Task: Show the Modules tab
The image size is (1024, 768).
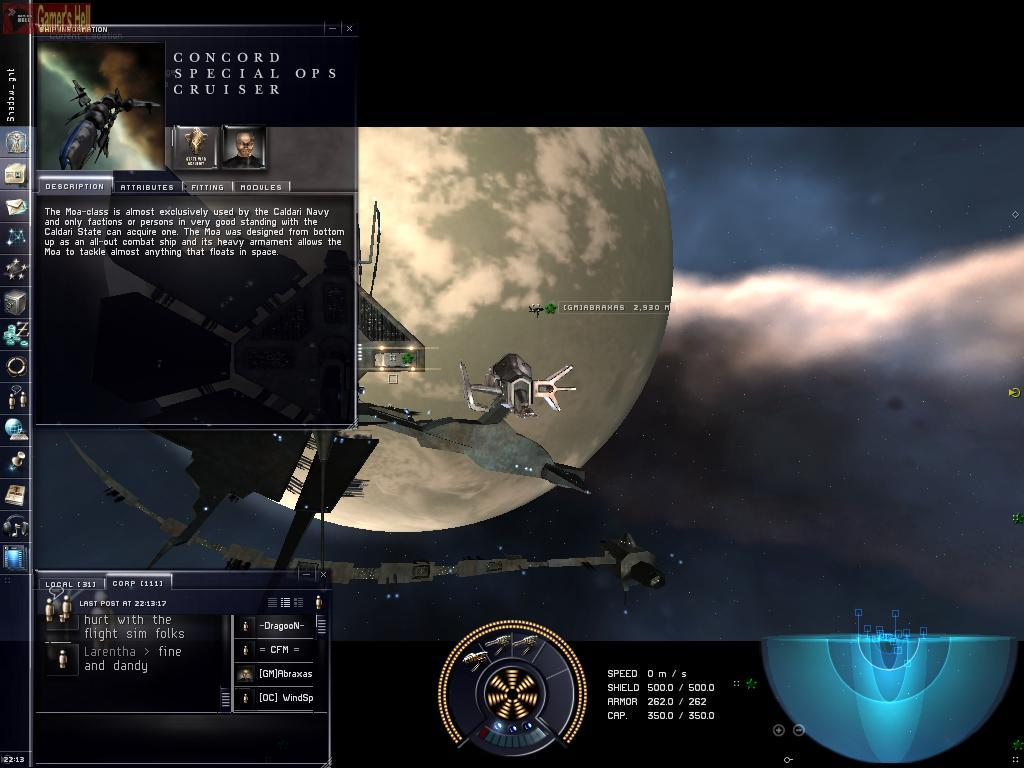Action: 261,187
